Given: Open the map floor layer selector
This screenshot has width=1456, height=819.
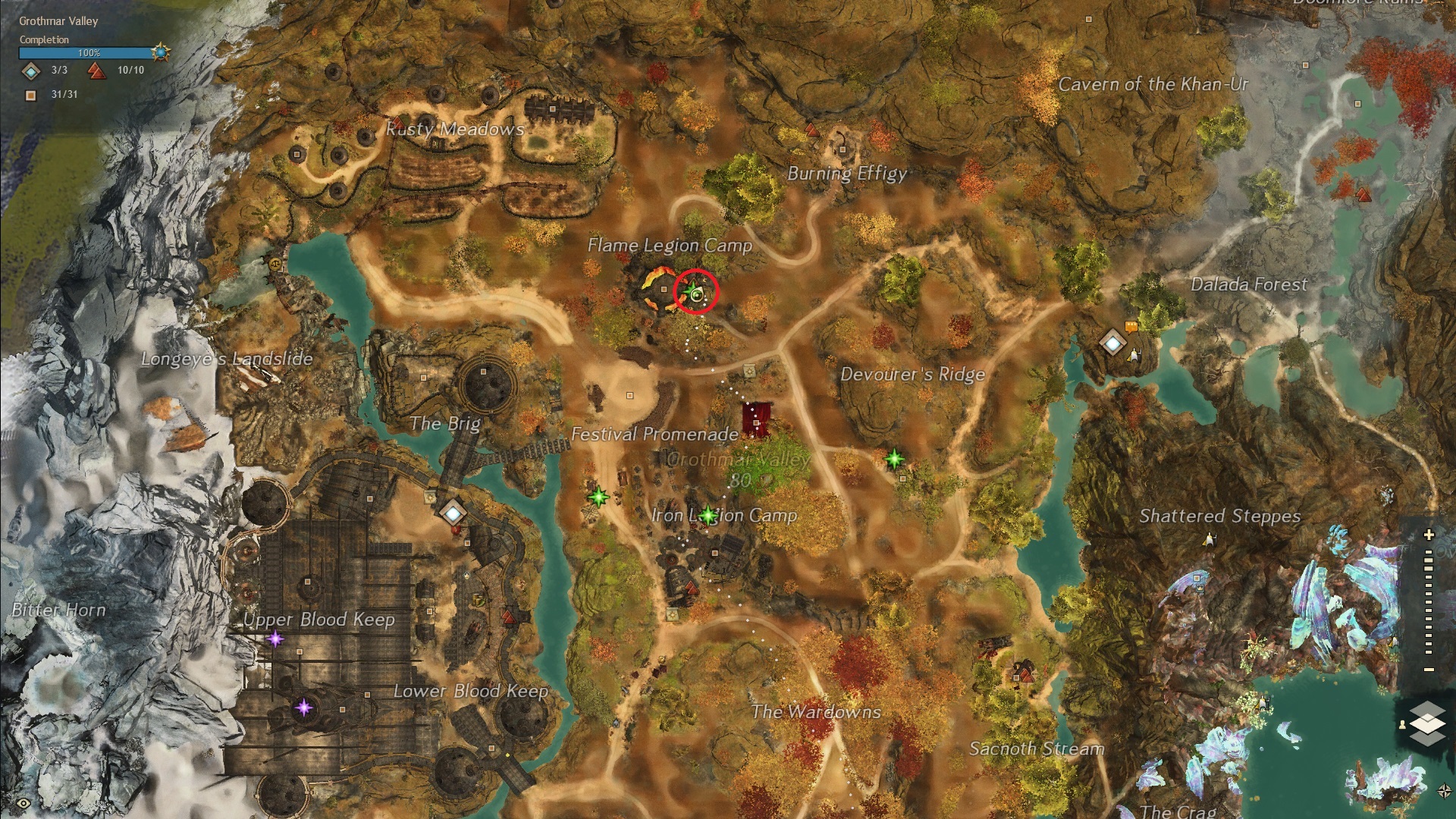Looking at the screenshot, I should (x=1427, y=721).
